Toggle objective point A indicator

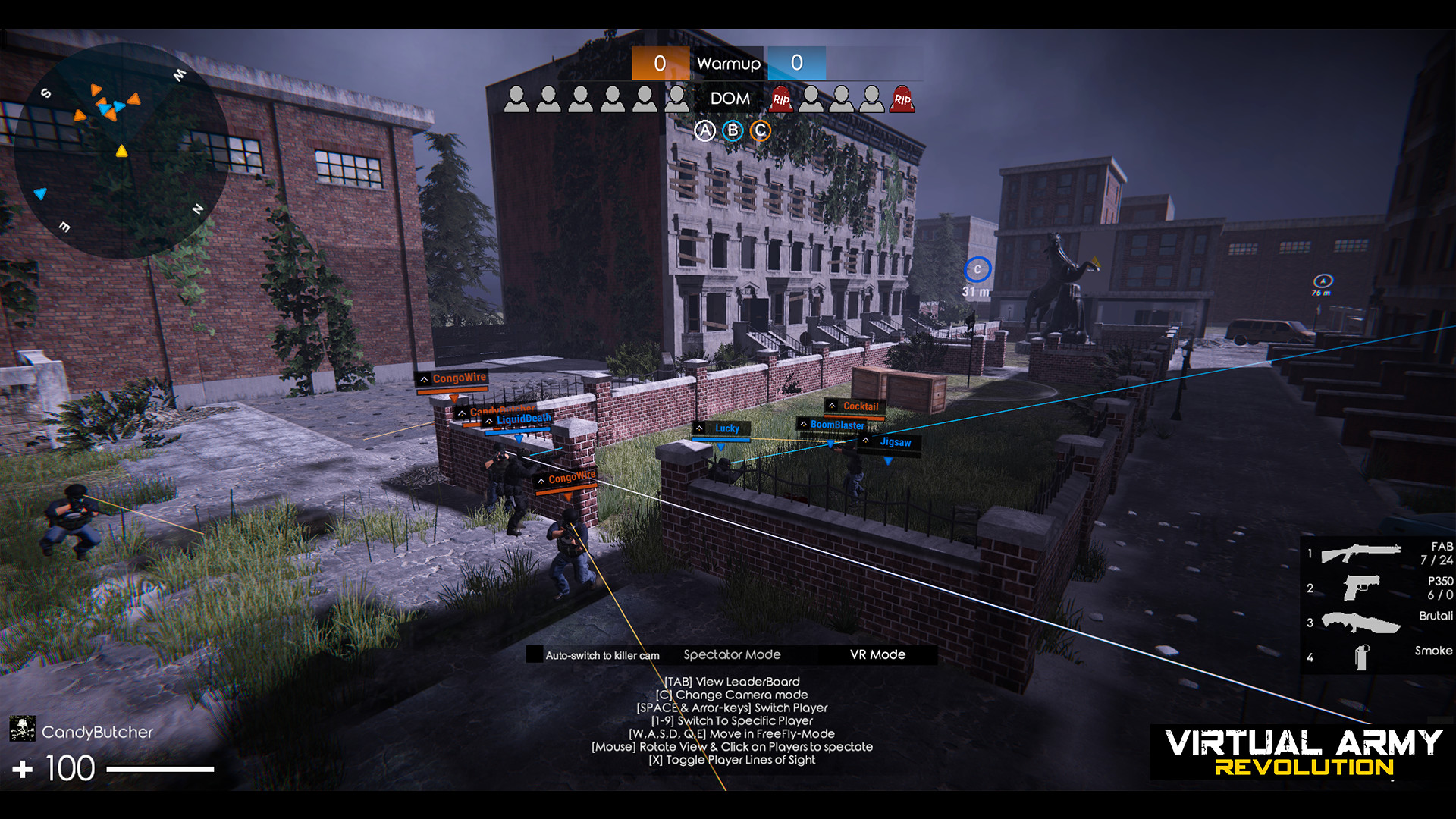point(705,130)
